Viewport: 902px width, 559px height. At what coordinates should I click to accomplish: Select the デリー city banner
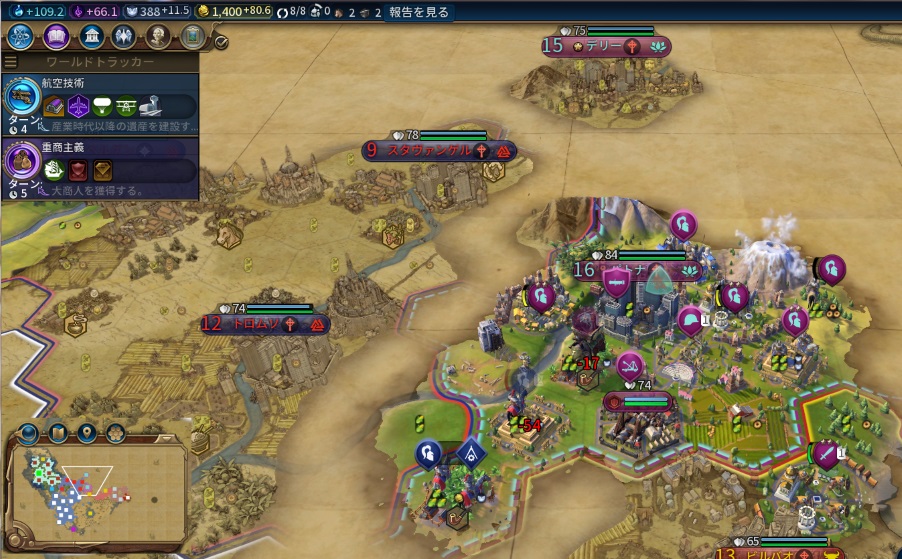point(607,46)
